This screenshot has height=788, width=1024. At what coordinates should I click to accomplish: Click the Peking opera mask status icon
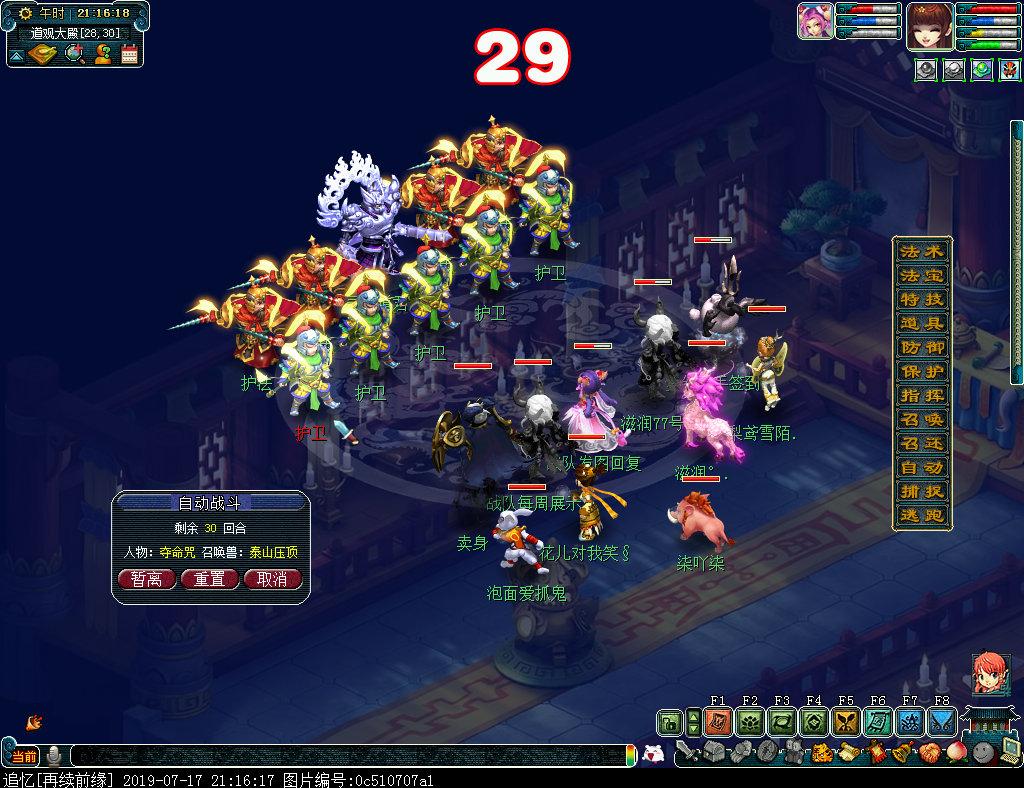click(x=1008, y=70)
